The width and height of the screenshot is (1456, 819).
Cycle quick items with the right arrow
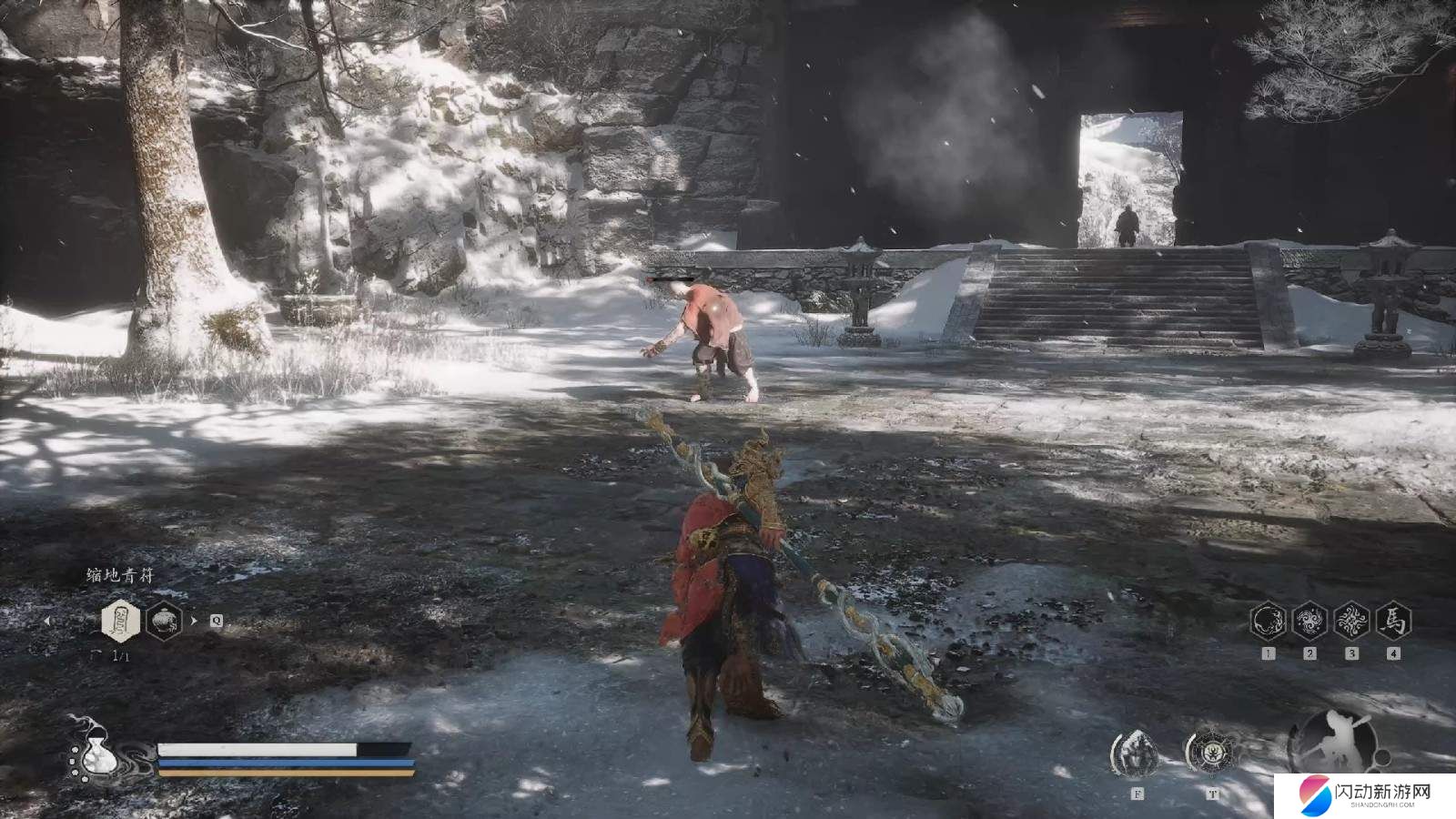[x=195, y=622]
